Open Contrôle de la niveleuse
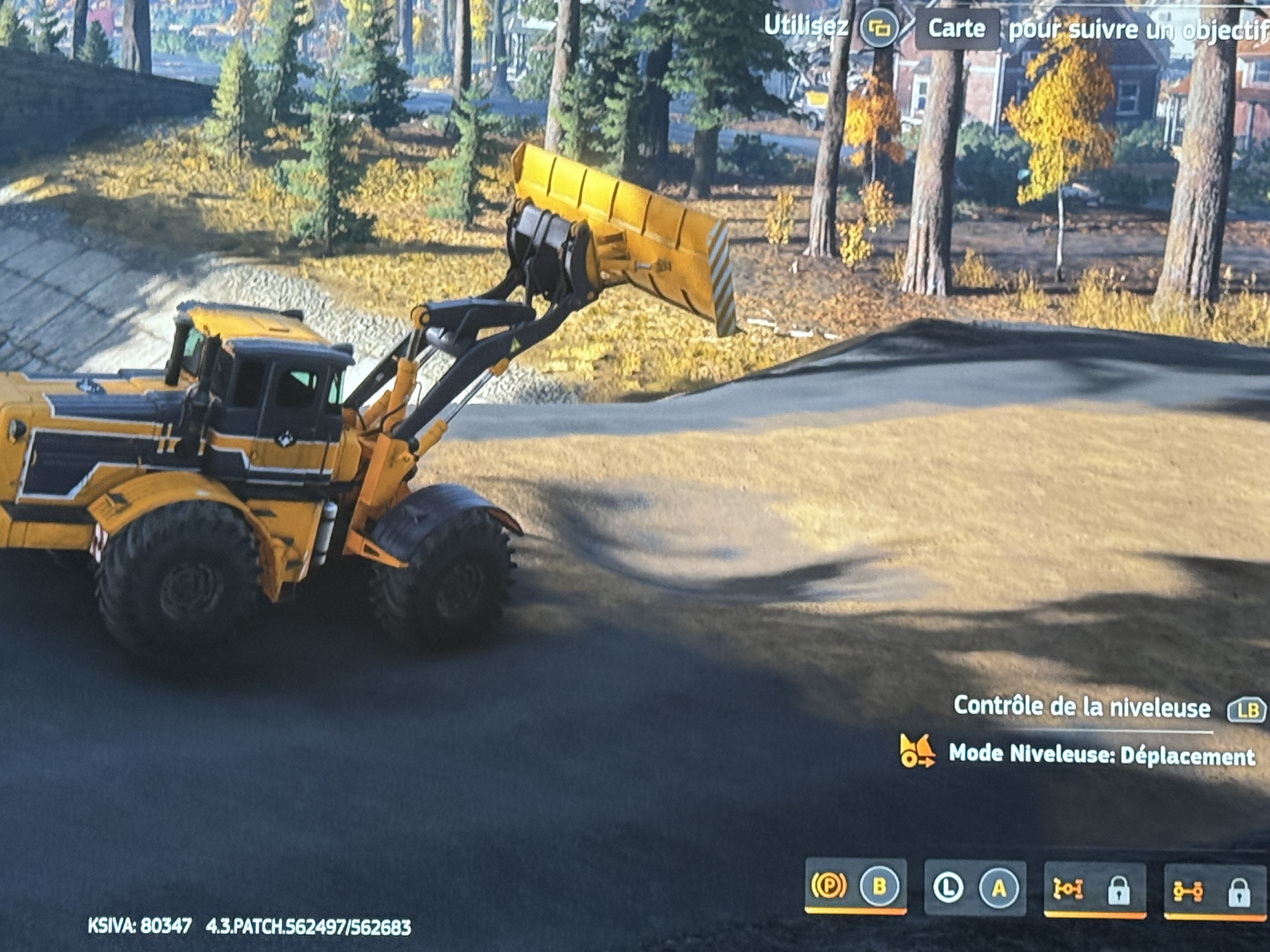Viewport: 1270px width, 952px height. click(x=1082, y=707)
